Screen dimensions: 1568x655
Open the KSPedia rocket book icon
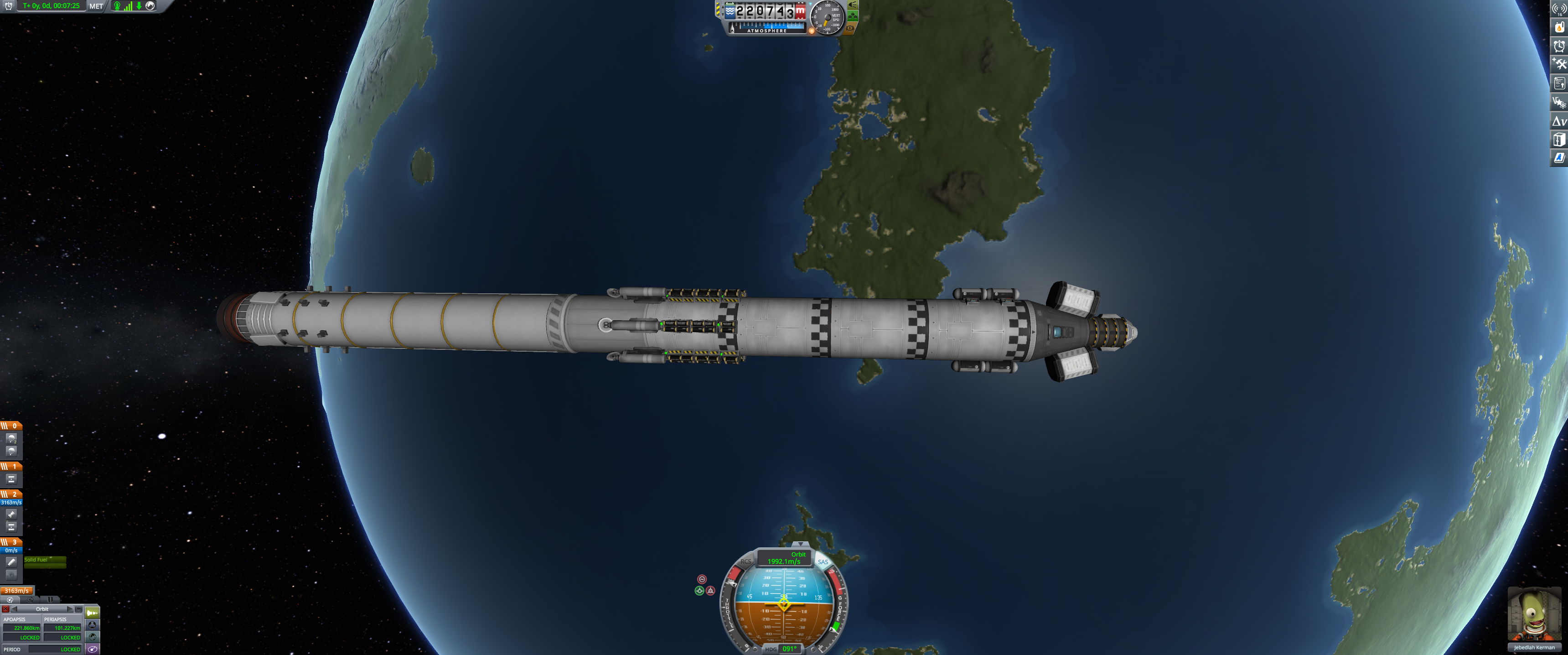pyautogui.click(x=1559, y=158)
